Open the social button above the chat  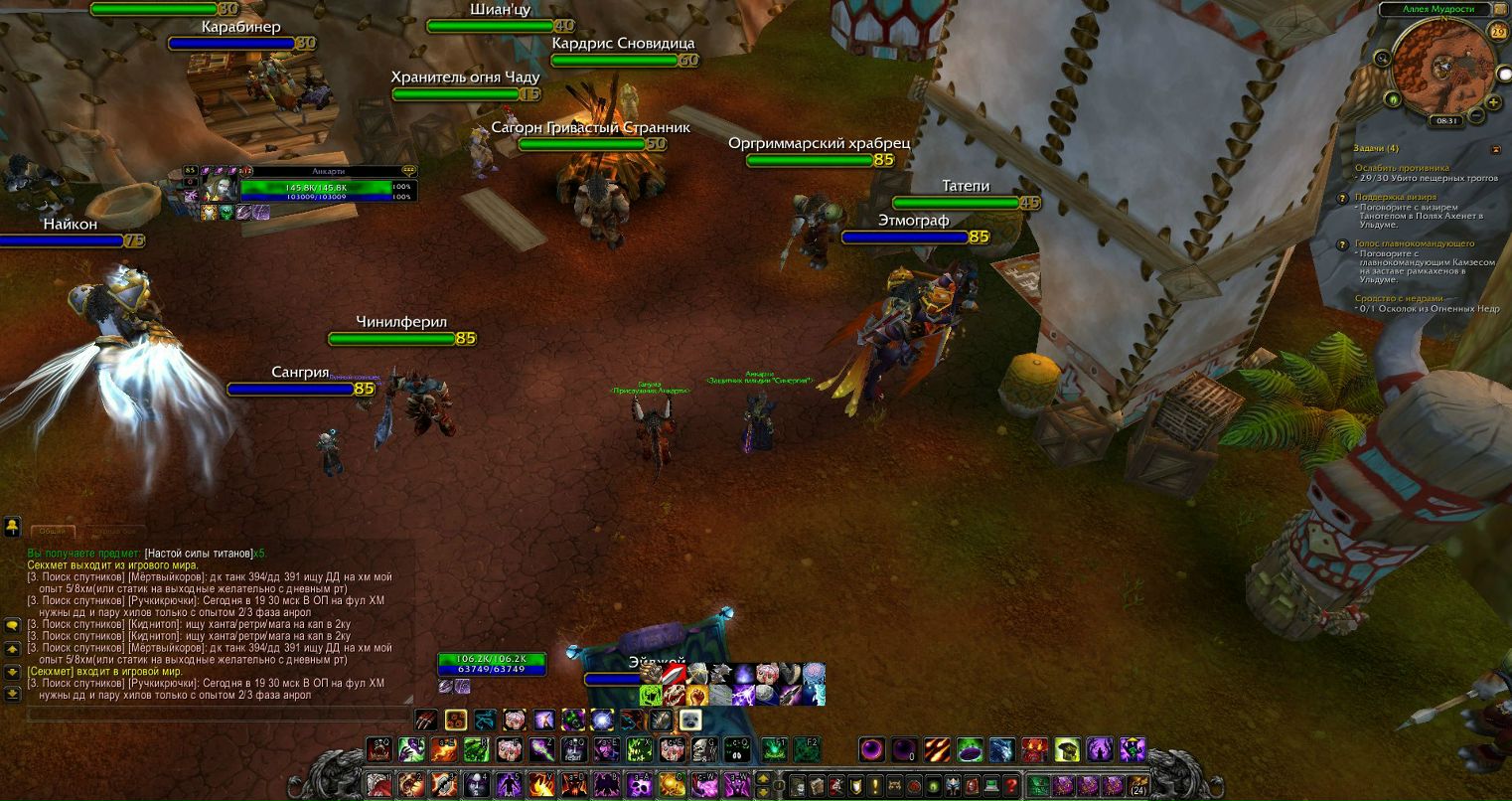point(12,525)
